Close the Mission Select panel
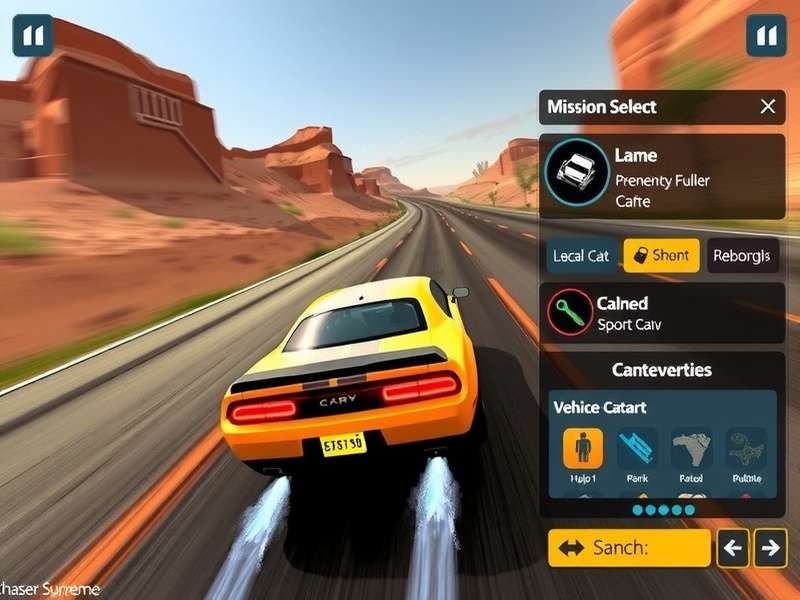Viewport: 800px width, 600px height. pyautogui.click(x=767, y=107)
